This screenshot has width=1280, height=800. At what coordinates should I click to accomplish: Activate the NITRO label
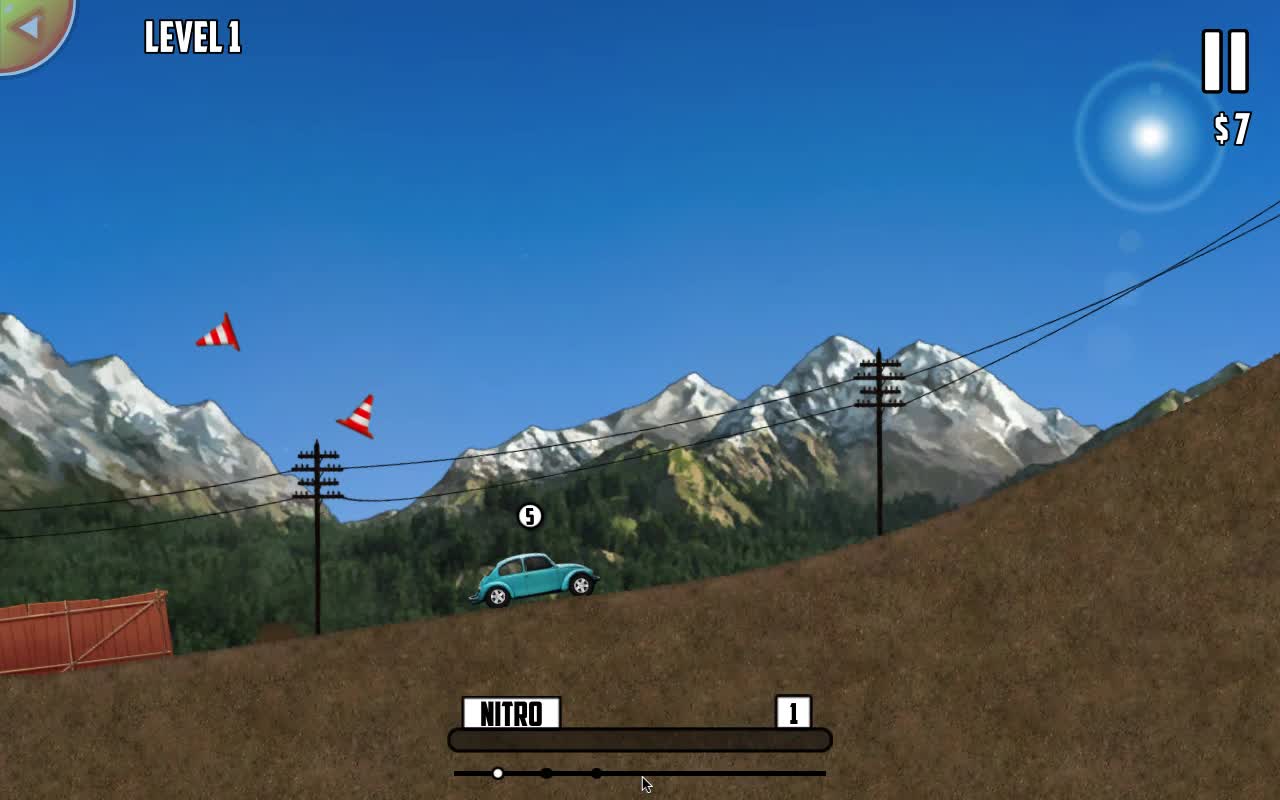click(510, 713)
